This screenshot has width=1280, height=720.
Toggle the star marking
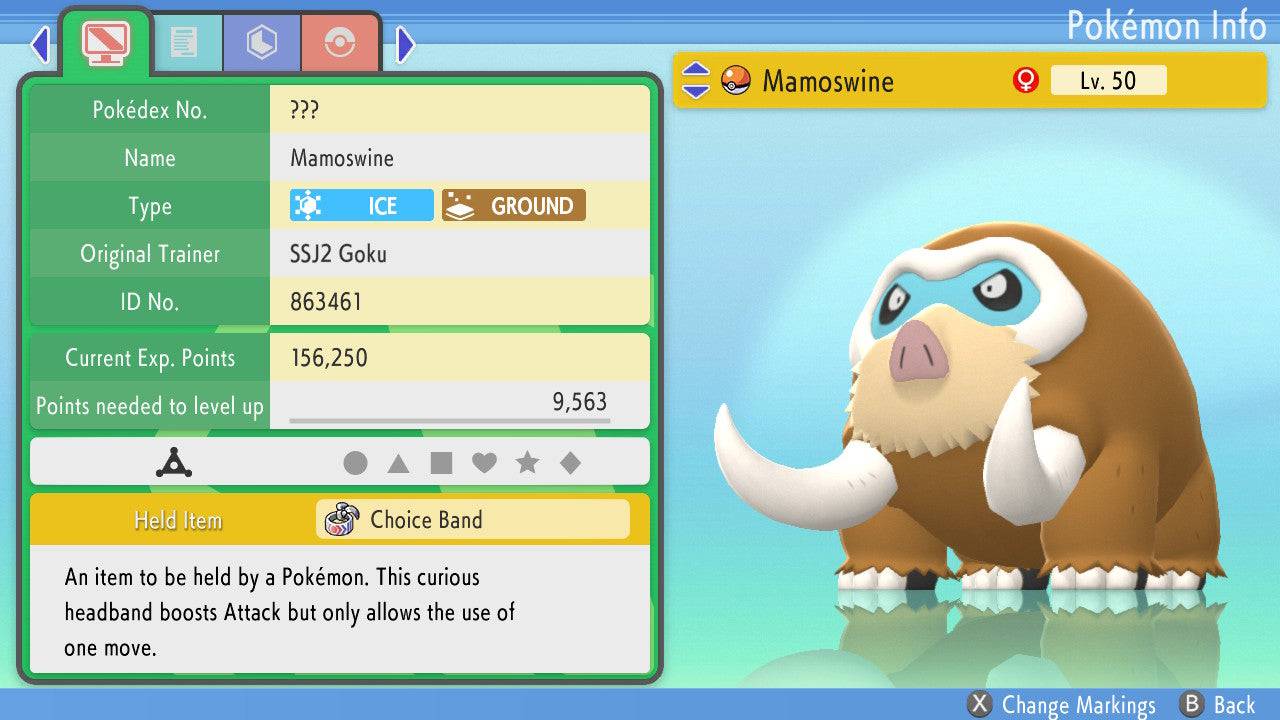(x=527, y=463)
